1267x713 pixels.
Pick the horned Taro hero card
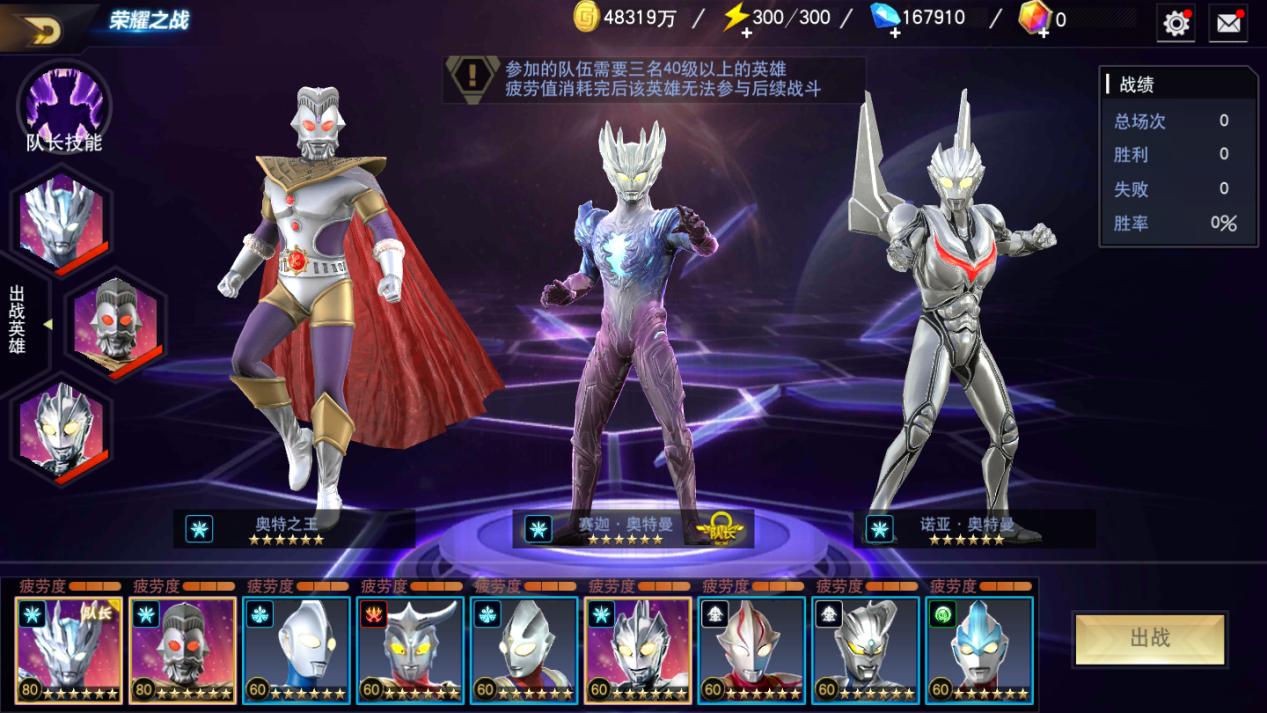411,650
